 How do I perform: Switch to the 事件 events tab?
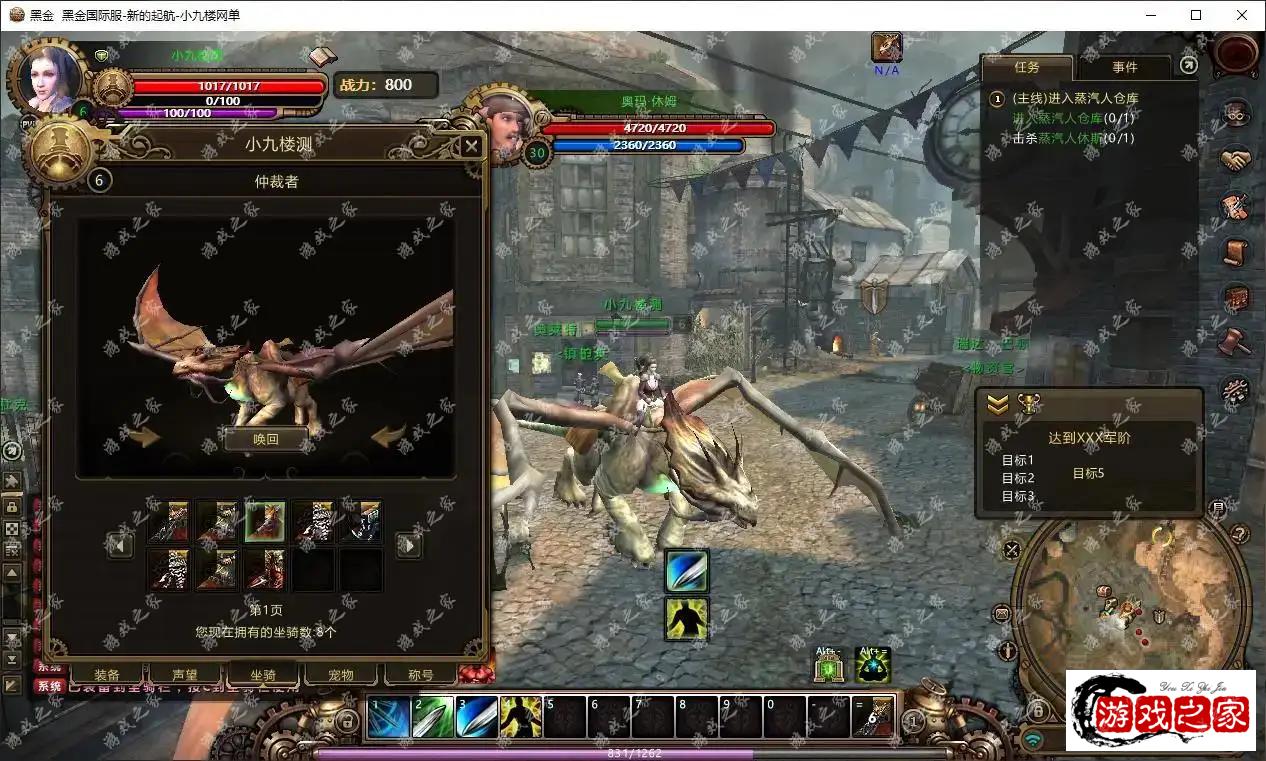coord(1124,67)
